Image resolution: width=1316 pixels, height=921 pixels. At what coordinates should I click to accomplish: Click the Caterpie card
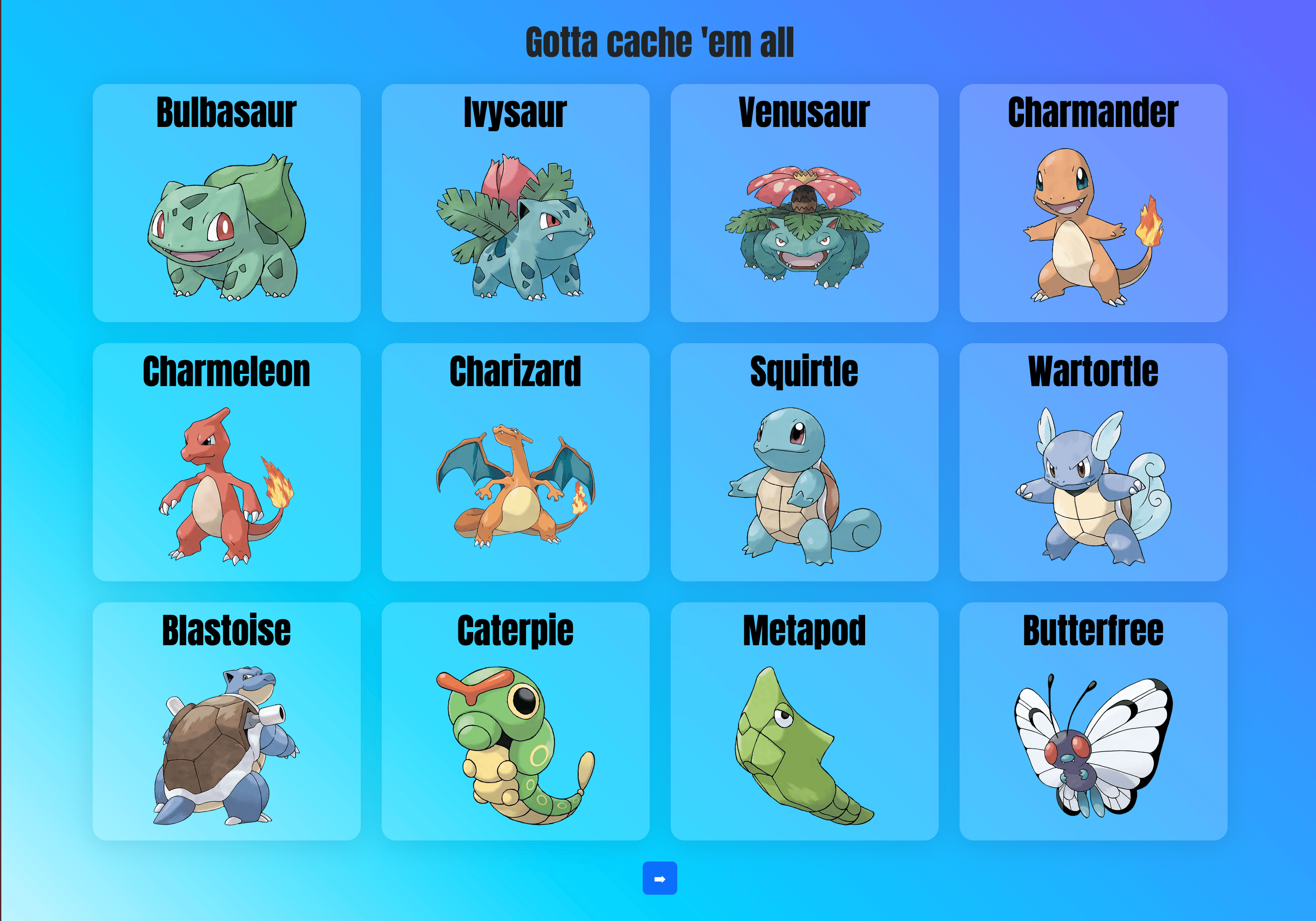[x=515, y=721]
